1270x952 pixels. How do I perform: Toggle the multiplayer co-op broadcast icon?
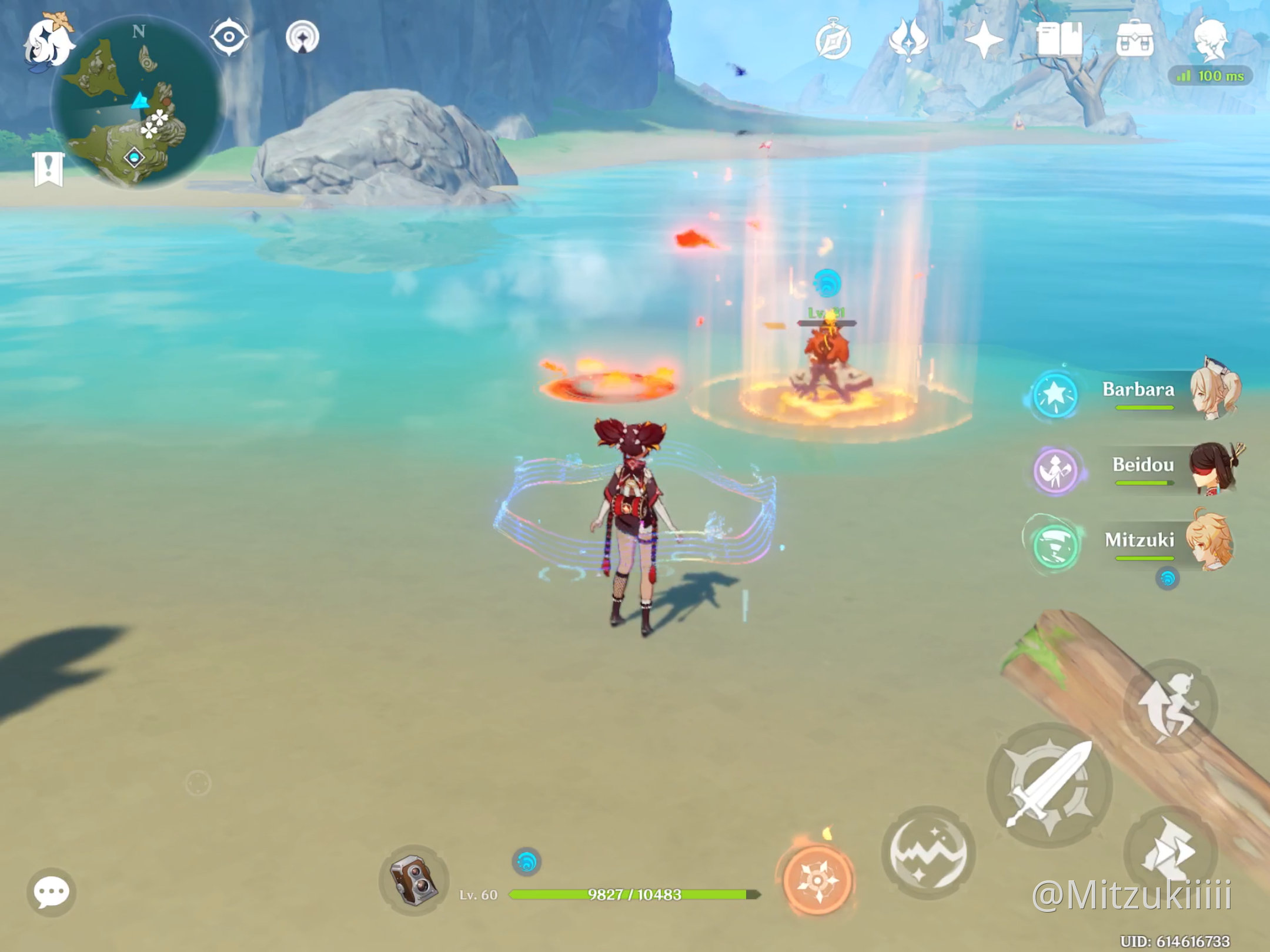coord(303,37)
